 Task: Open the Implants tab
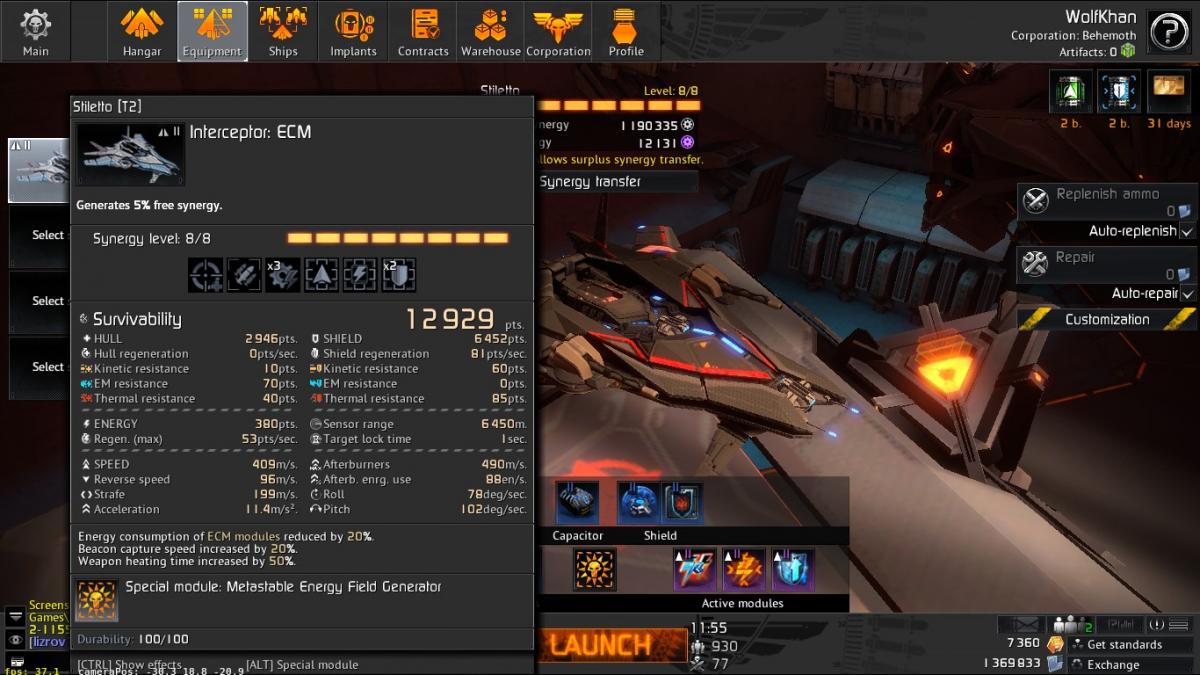tap(353, 31)
